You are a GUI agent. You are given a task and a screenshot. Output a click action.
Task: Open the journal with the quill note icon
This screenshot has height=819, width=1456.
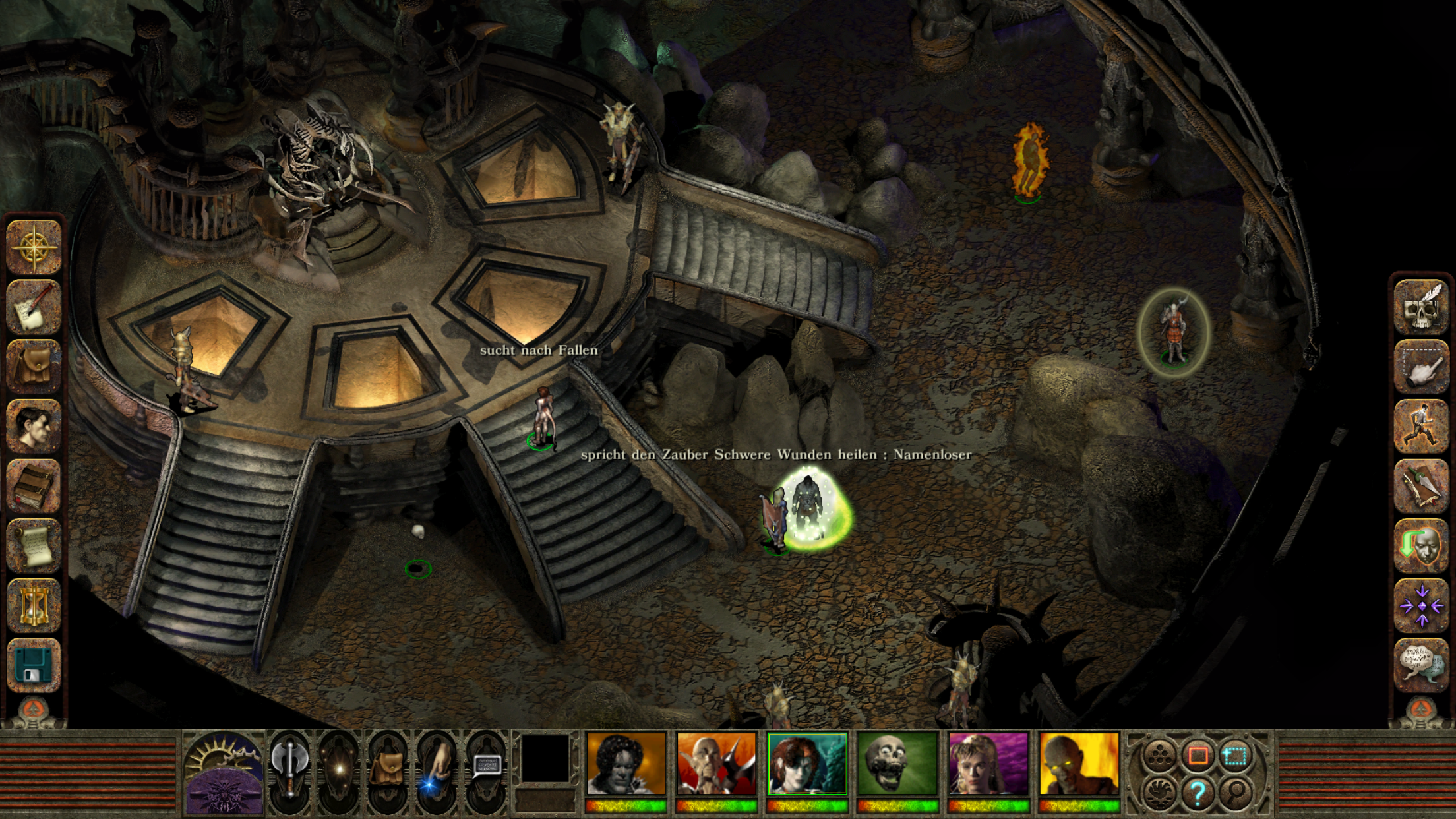point(34,307)
